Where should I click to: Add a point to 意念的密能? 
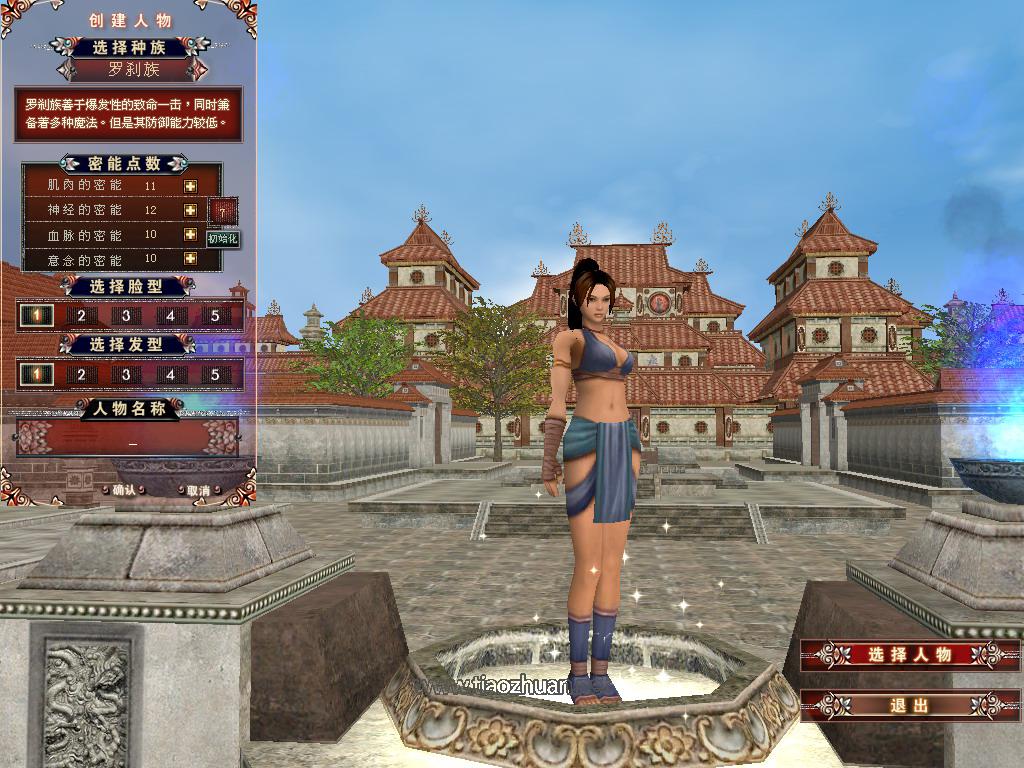coord(190,259)
